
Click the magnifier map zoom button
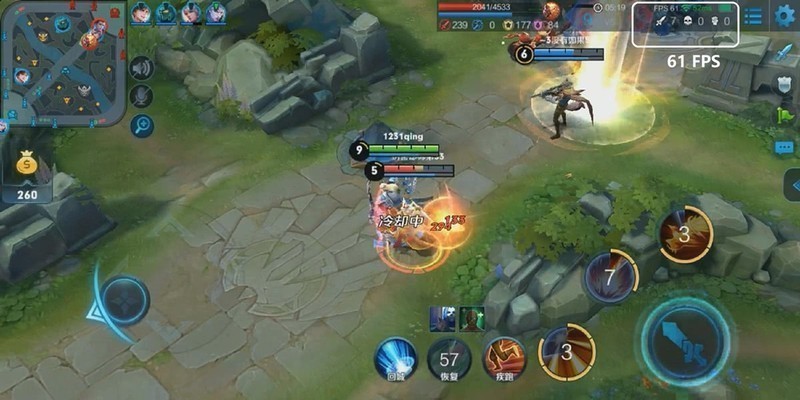click(x=142, y=126)
